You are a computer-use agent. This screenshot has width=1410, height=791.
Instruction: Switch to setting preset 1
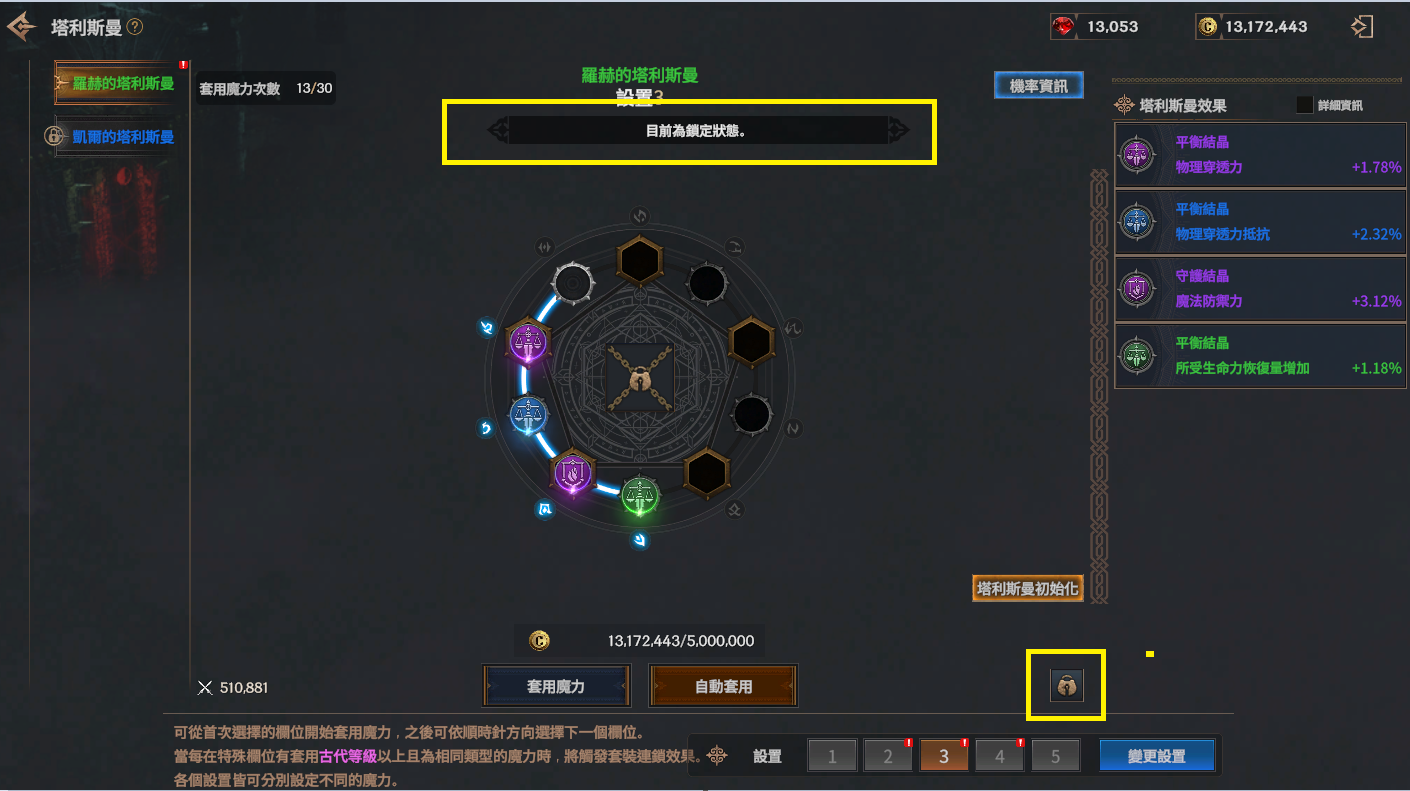pos(831,756)
